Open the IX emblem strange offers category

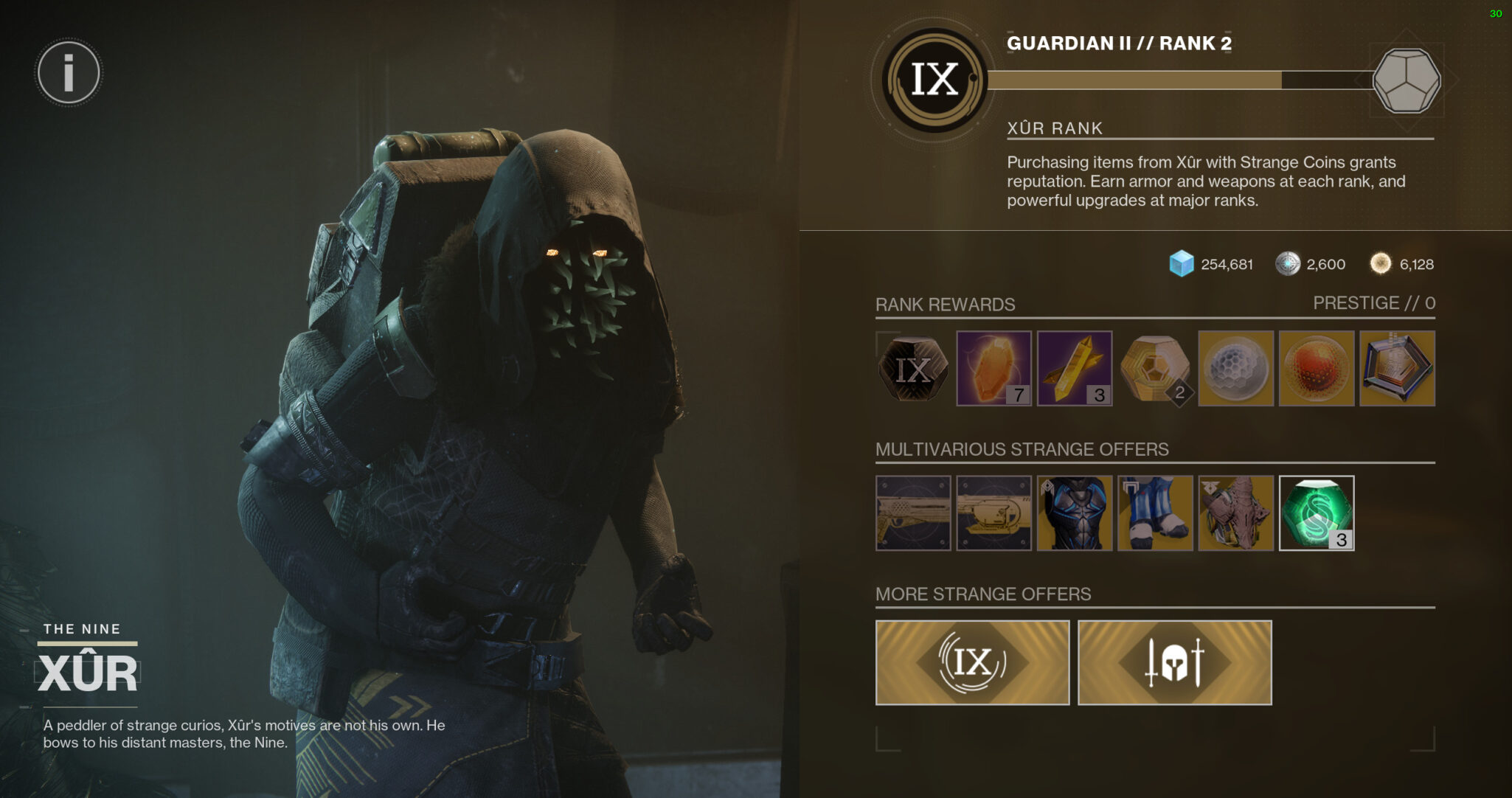click(972, 662)
